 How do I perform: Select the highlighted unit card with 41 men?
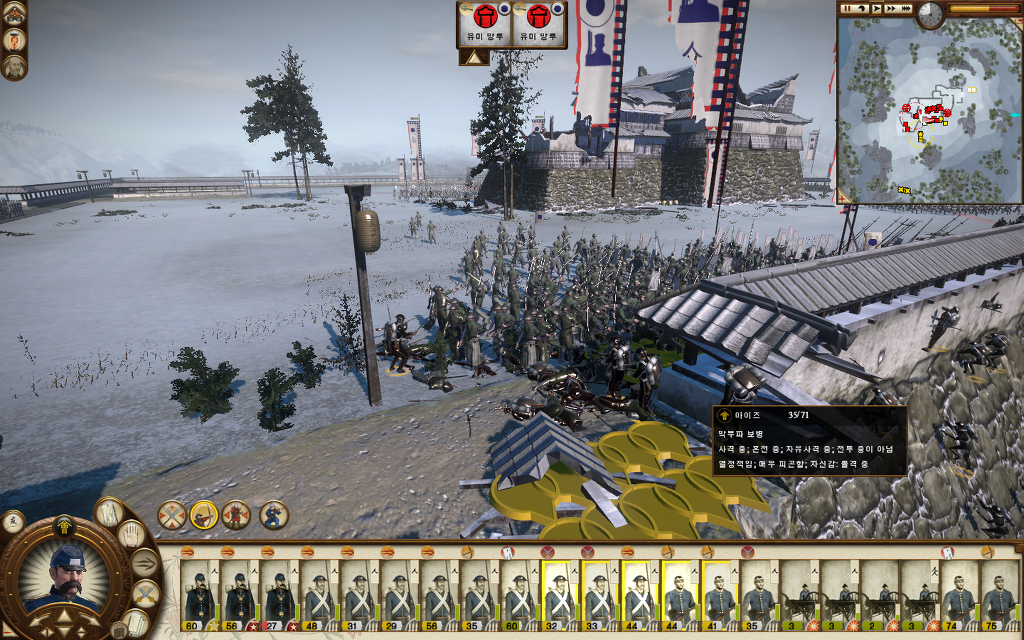click(x=719, y=592)
